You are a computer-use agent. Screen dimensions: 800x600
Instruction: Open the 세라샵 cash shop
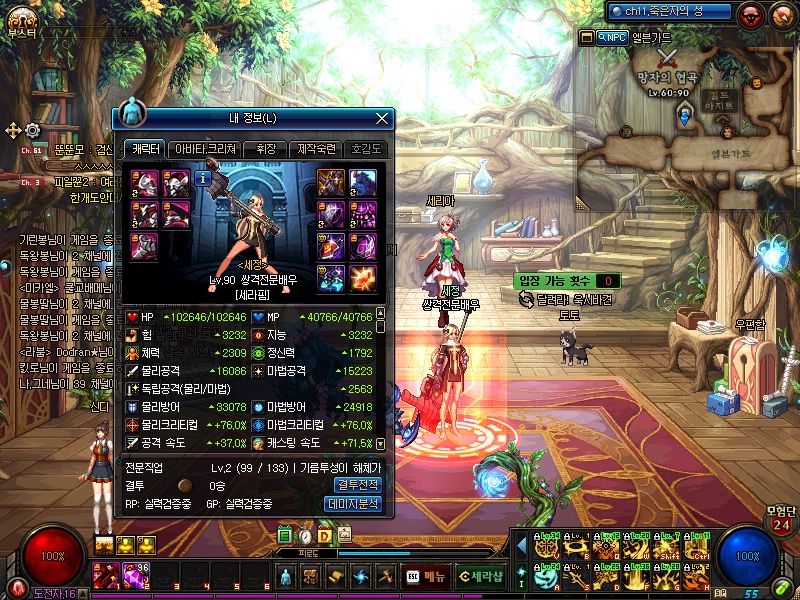(x=479, y=576)
